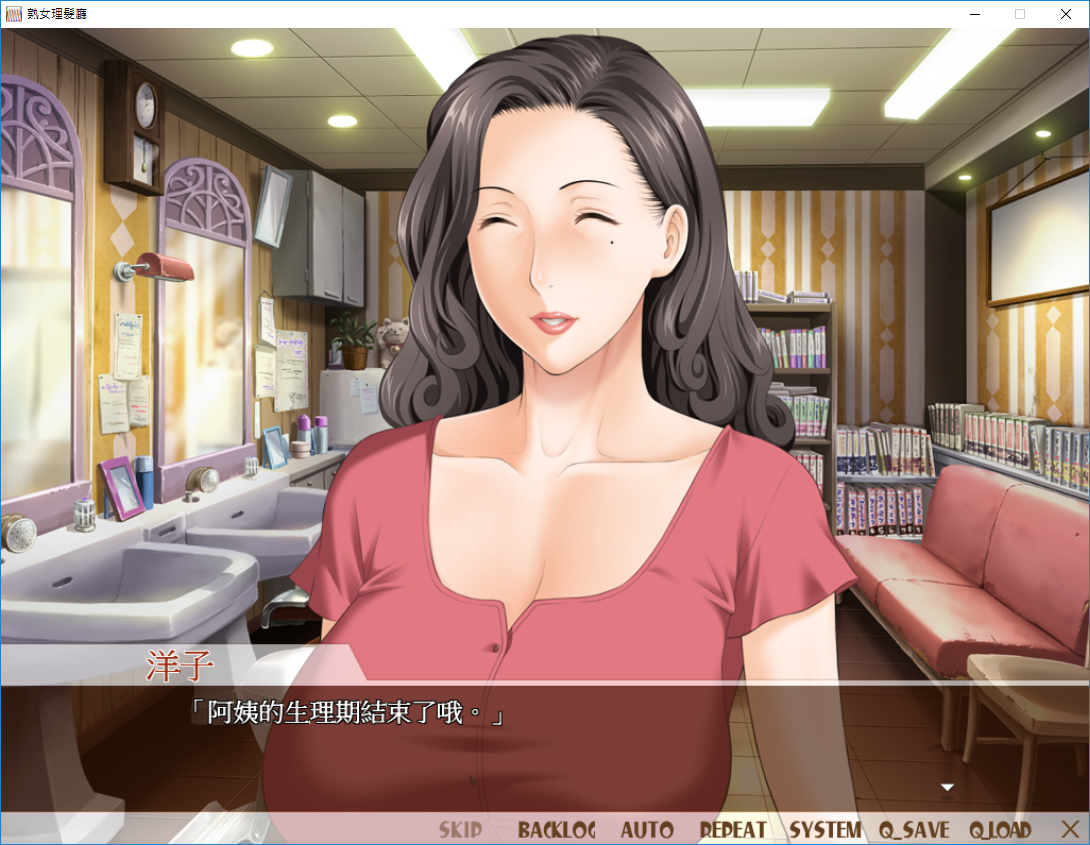This screenshot has width=1090, height=845.
Task: Hide the dialogue box with the X
Action: (x=1070, y=829)
